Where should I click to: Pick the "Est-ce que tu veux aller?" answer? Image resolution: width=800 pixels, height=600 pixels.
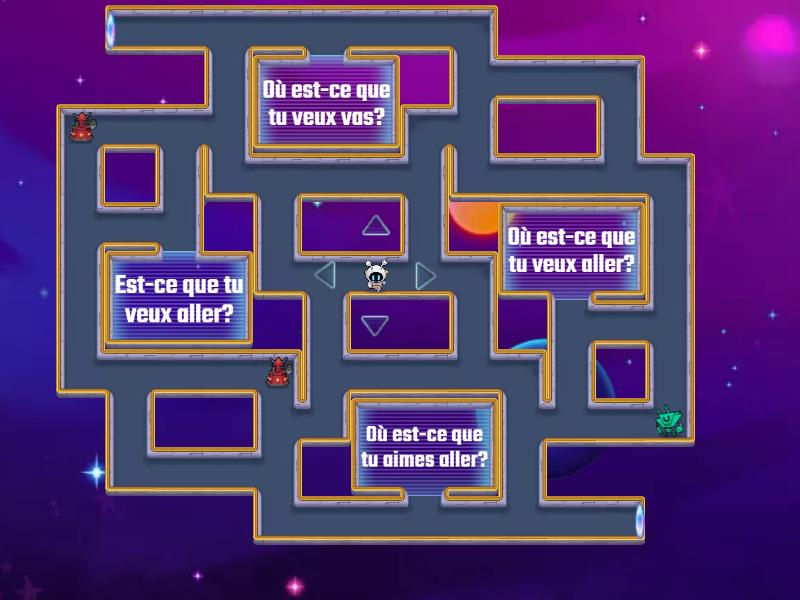(178, 298)
